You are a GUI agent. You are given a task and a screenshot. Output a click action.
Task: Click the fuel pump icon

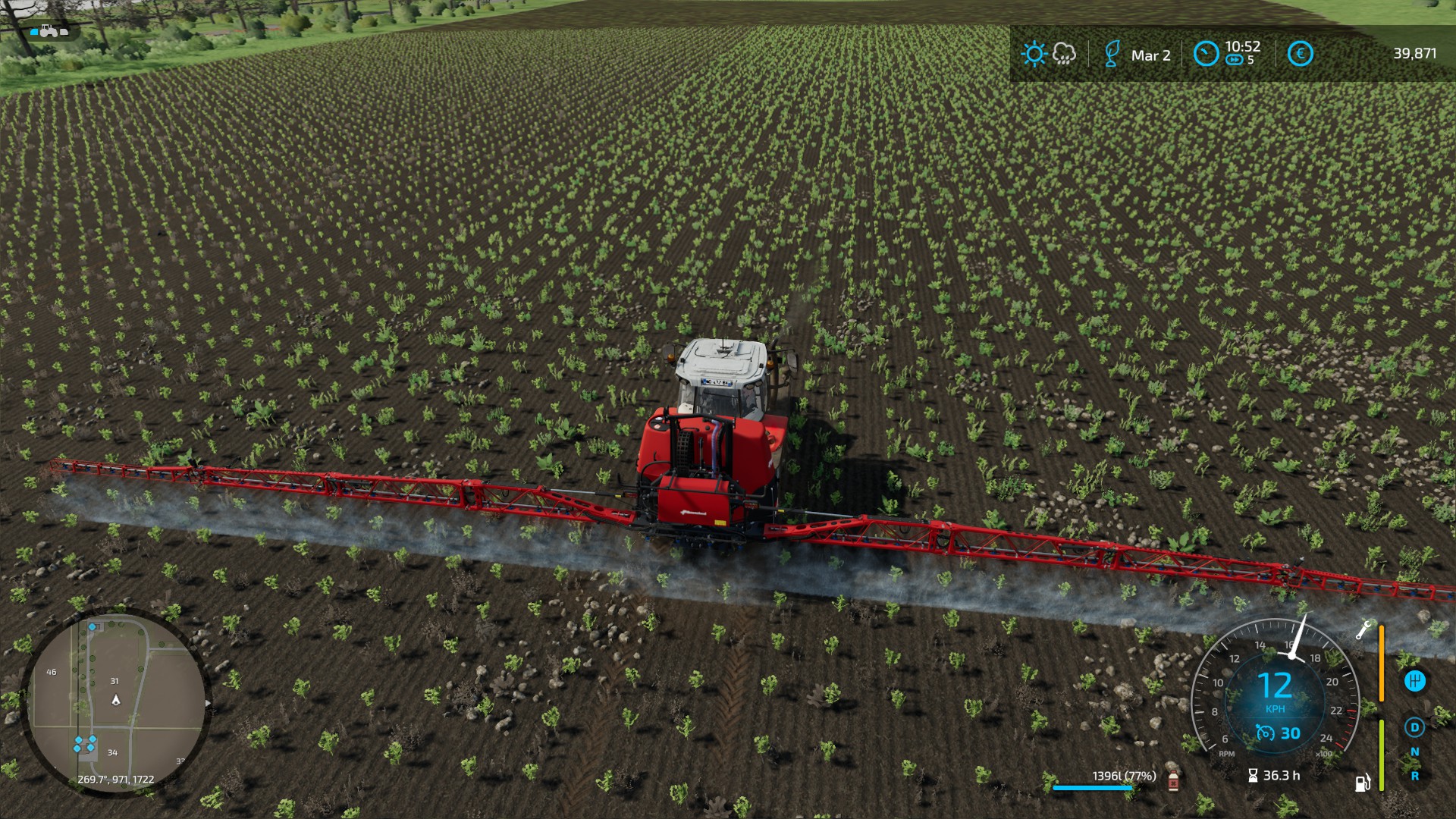coord(1363,782)
